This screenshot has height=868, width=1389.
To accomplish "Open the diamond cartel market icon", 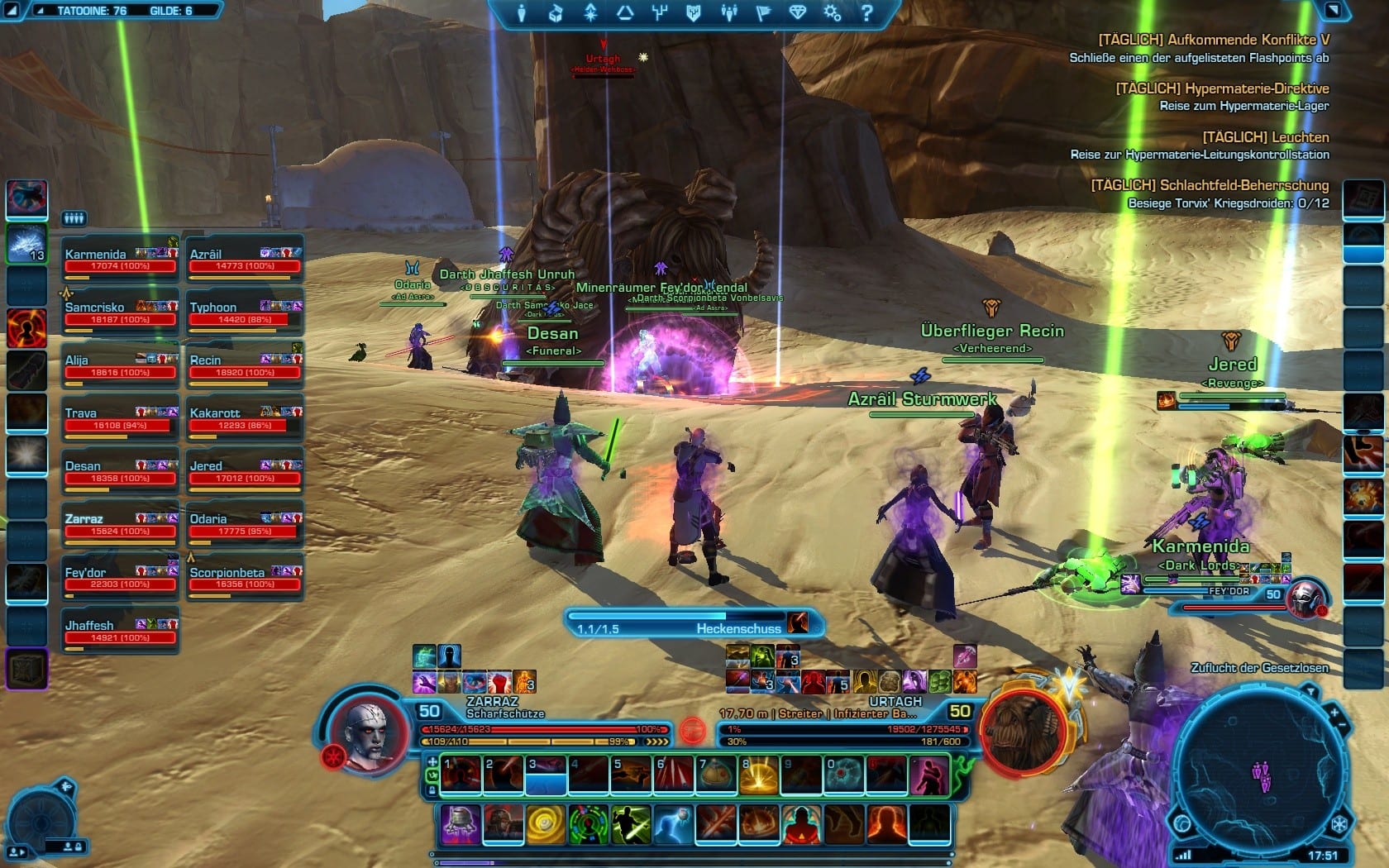I will coord(797,13).
